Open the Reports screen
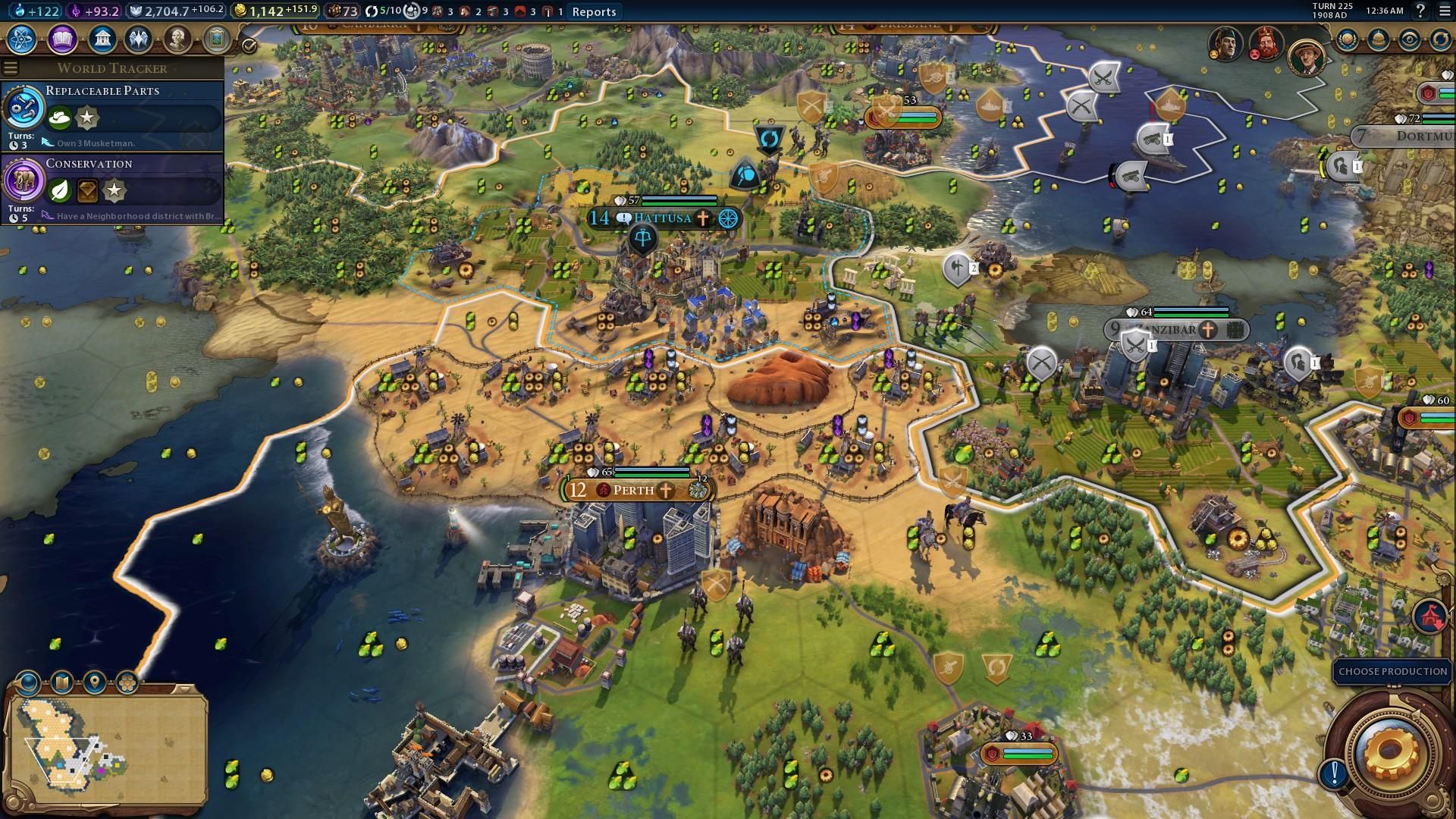 point(594,11)
